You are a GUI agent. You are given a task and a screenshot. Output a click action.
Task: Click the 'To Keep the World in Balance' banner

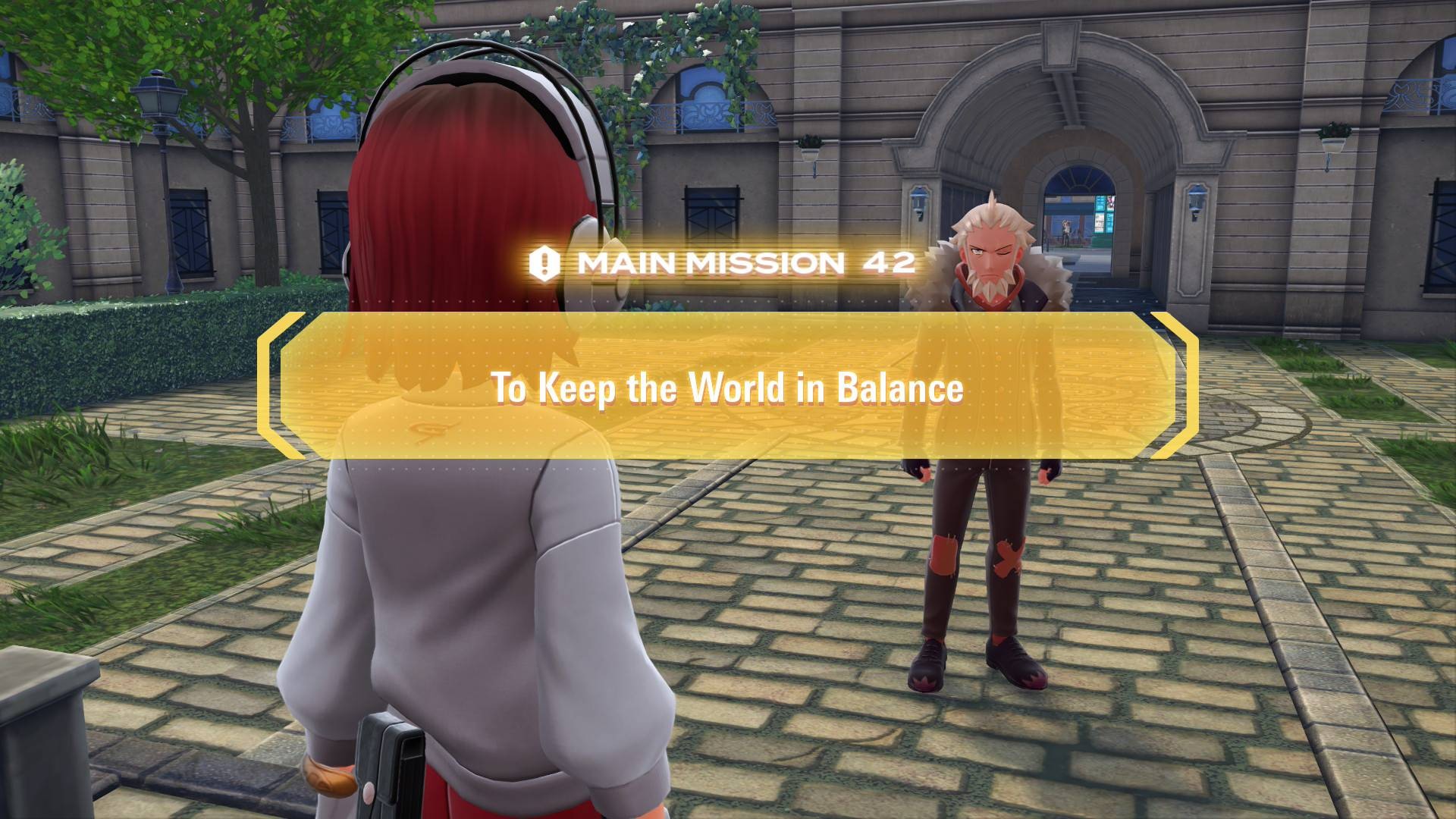[x=727, y=386]
